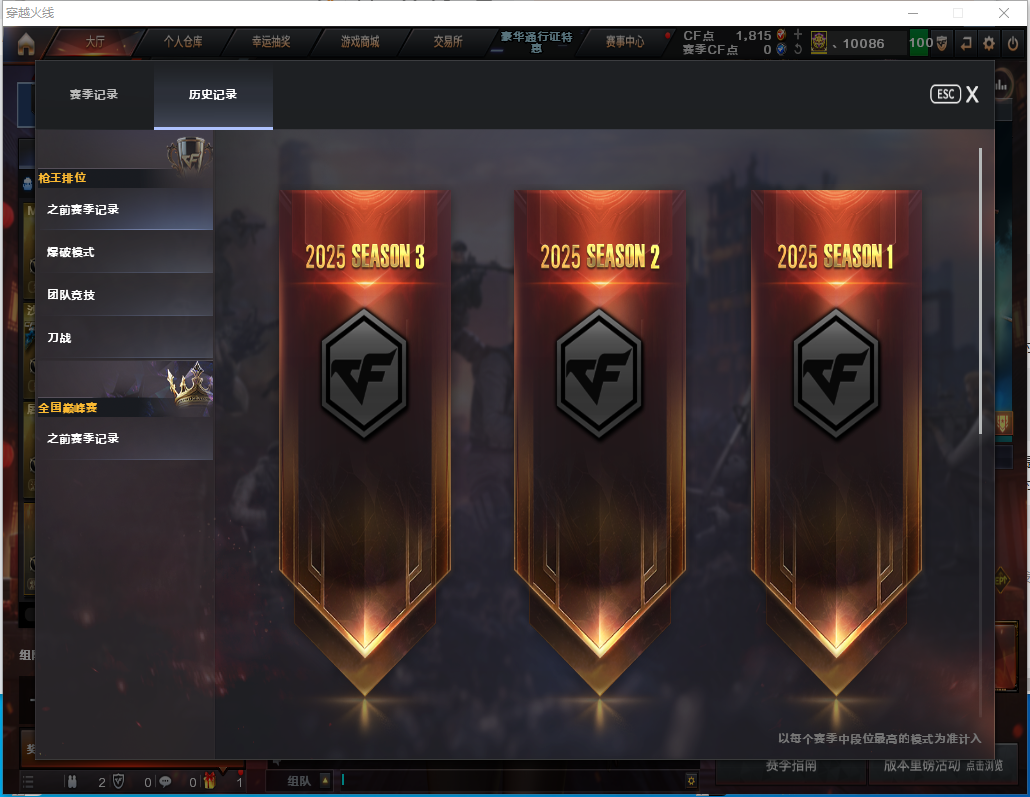The height and width of the screenshot is (797, 1030).
Task: Switch to the 赛季记录 tab
Action: (x=94, y=95)
